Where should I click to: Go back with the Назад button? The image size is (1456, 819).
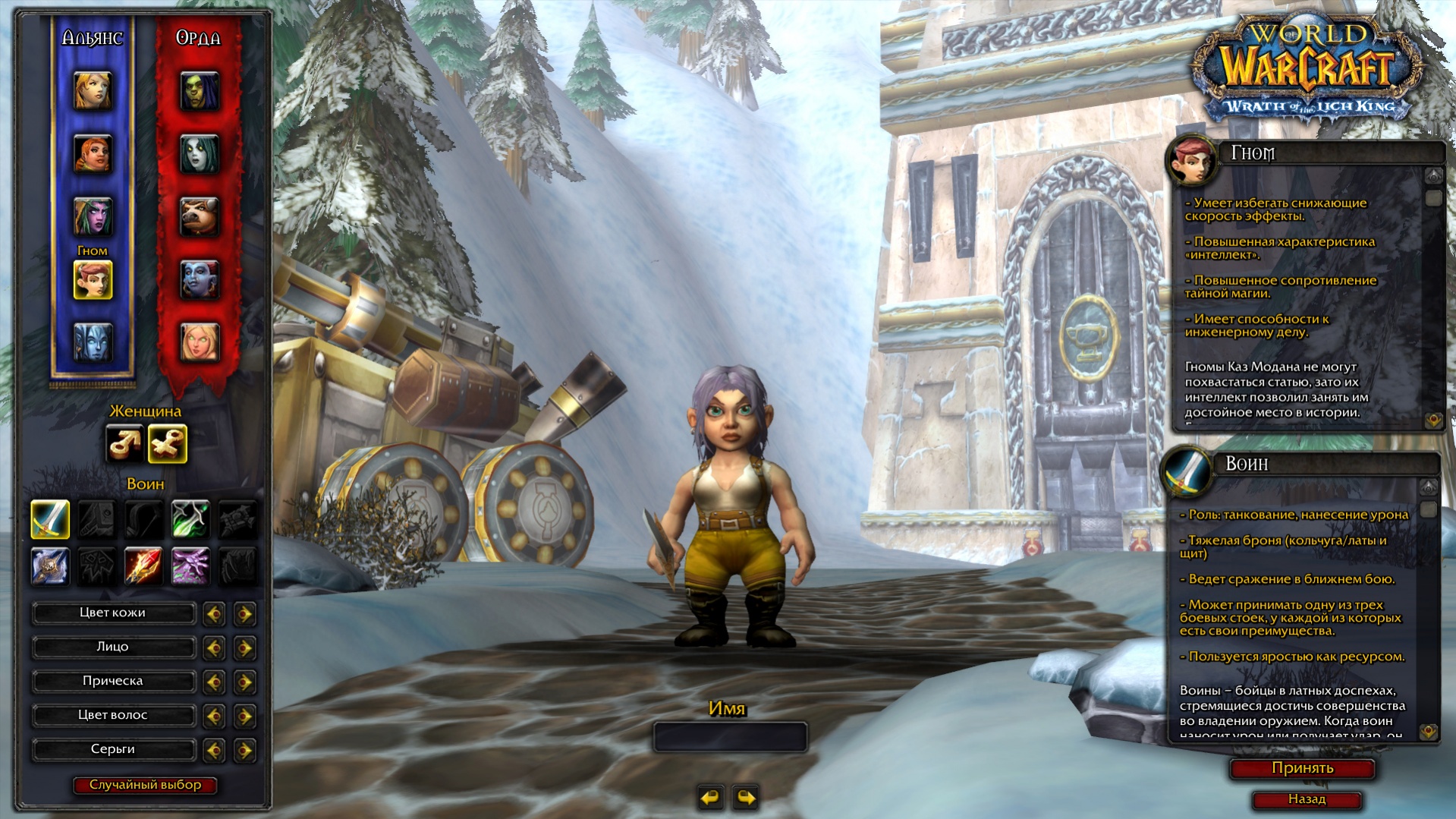(1307, 799)
